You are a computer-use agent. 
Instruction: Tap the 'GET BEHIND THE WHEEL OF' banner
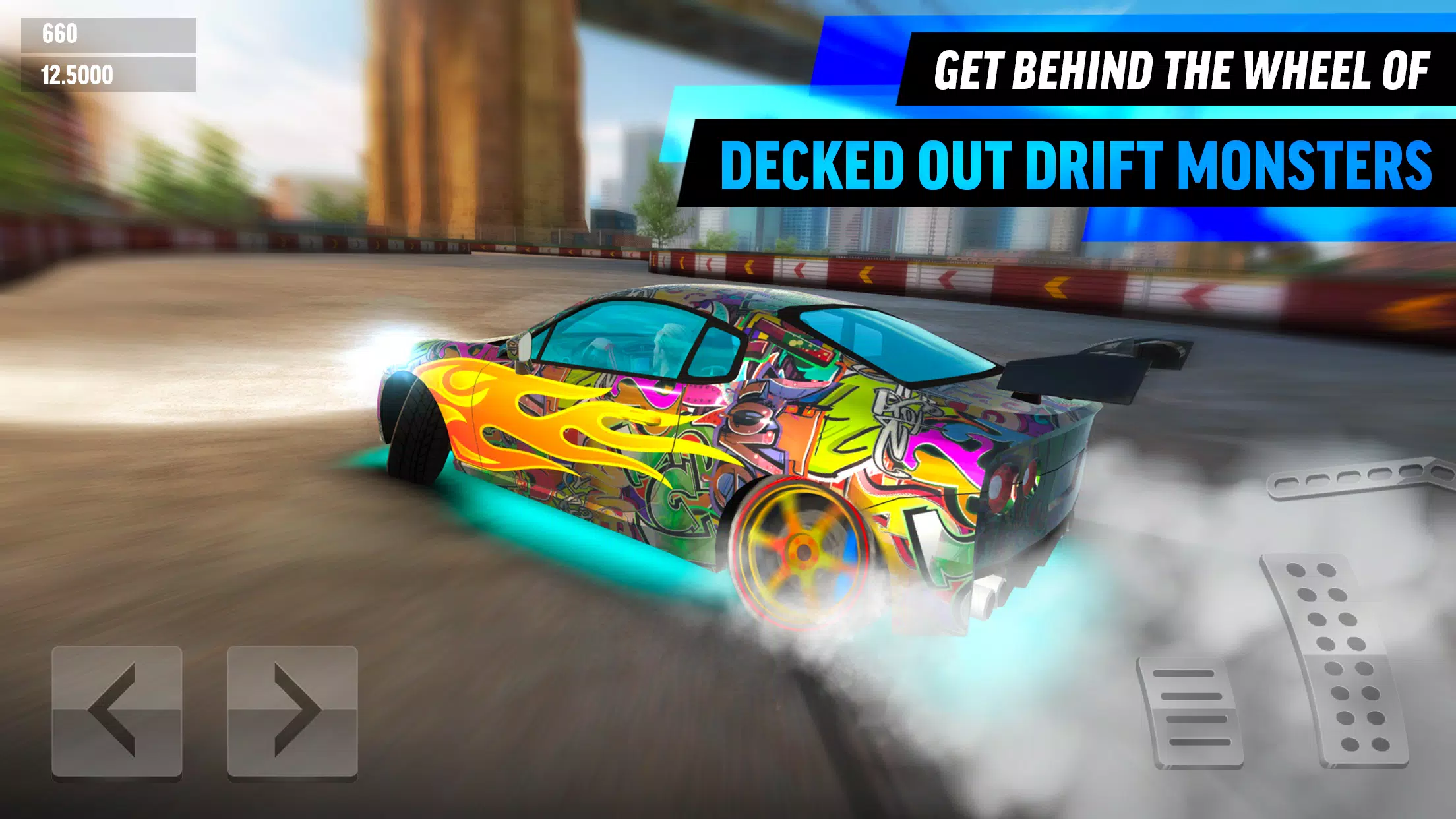tap(1174, 69)
